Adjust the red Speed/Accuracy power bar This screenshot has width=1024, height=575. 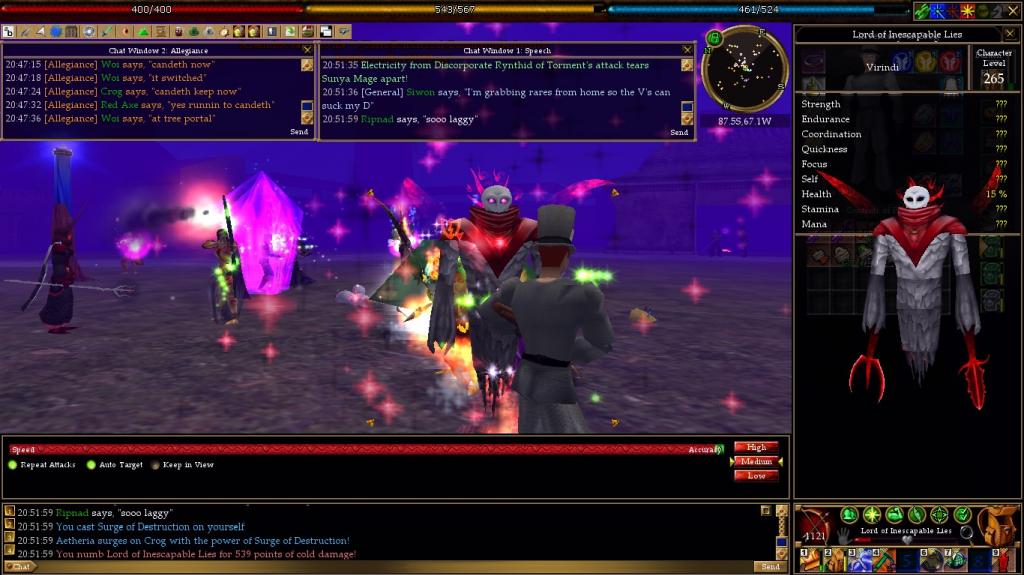click(370, 450)
